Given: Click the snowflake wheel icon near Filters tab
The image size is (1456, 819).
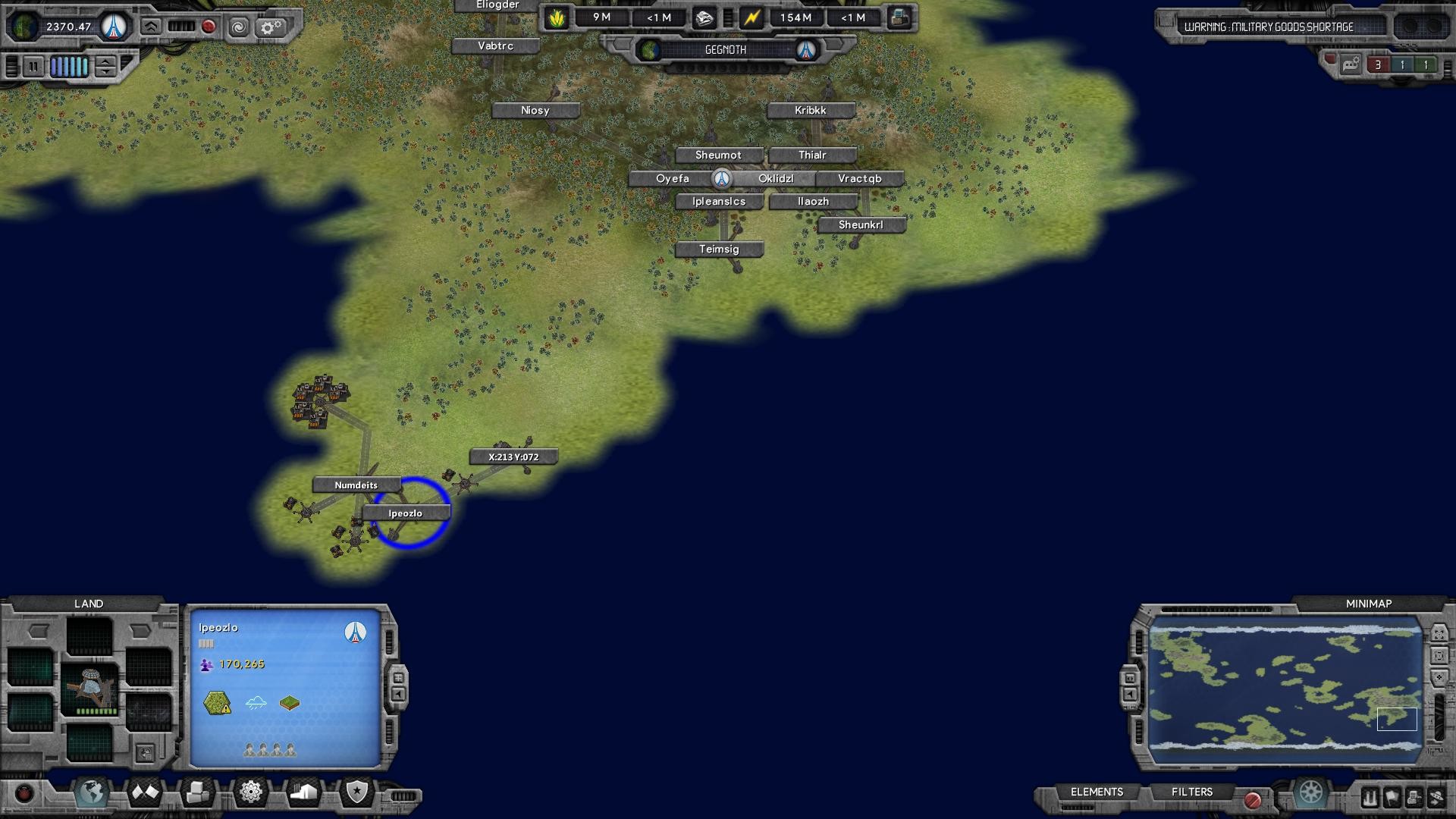Looking at the screenshot, I should (1310, 793).
